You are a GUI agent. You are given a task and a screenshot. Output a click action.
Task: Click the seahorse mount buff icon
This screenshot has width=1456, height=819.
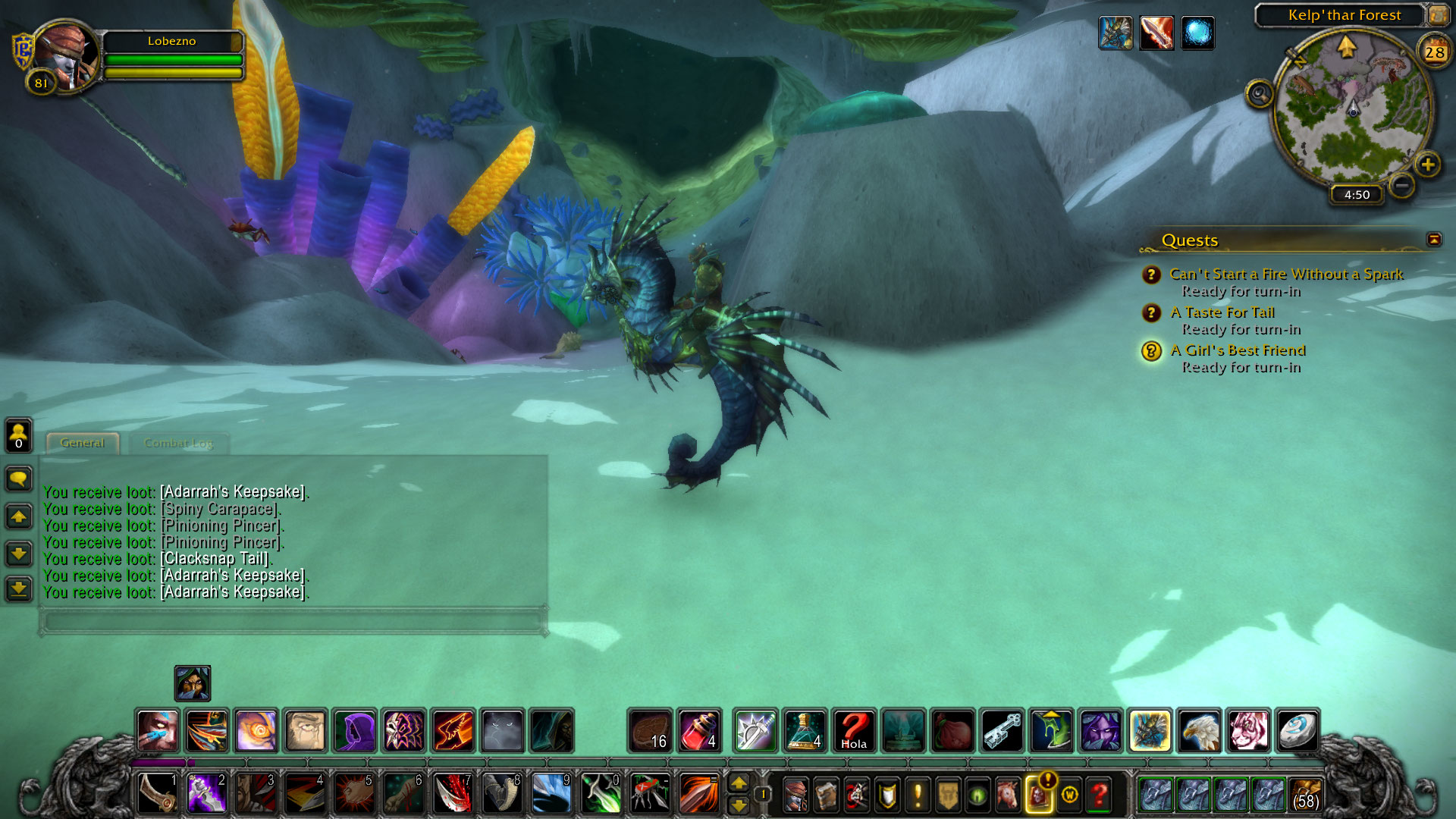(1116, 33)
